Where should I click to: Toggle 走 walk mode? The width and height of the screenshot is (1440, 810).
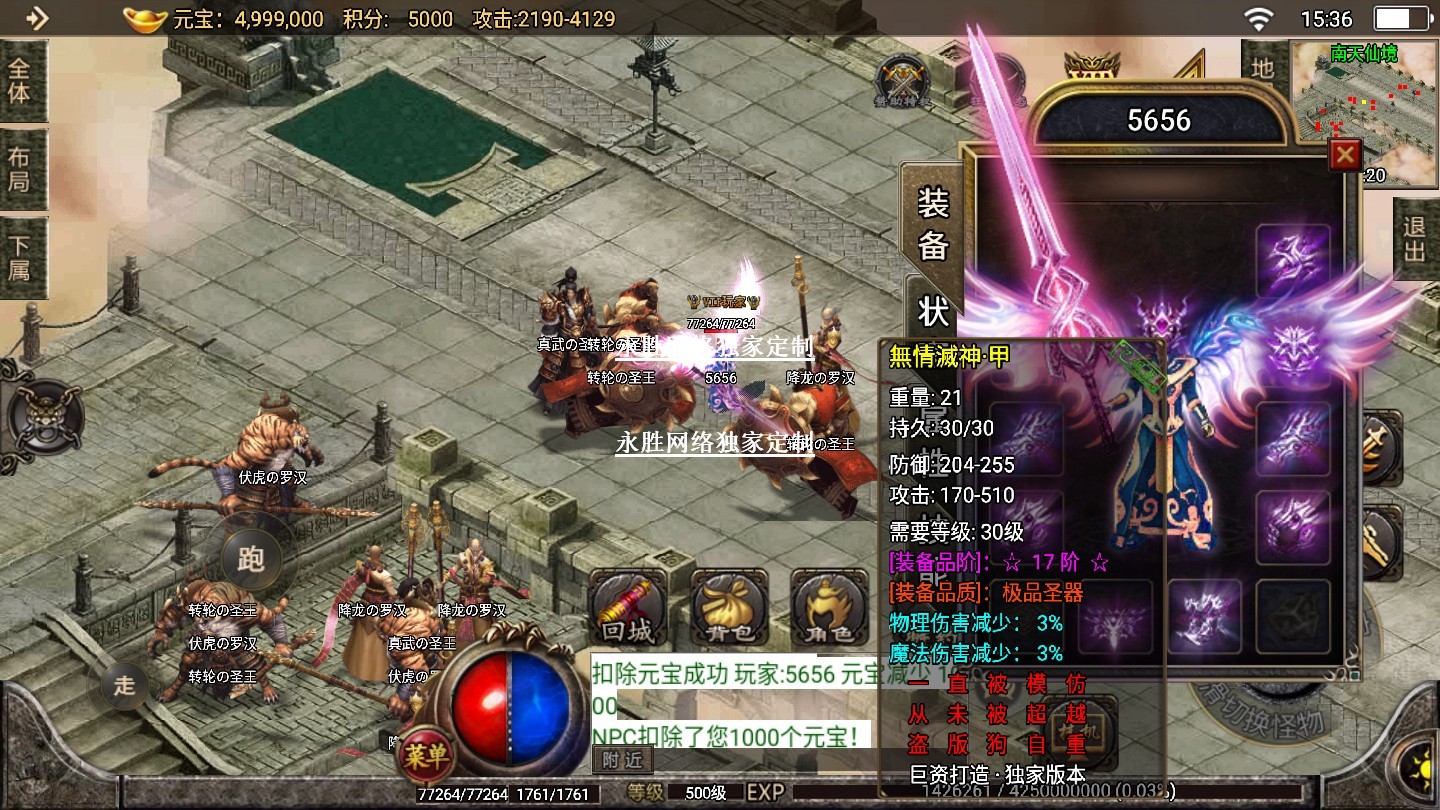click(x=125, y=686)
